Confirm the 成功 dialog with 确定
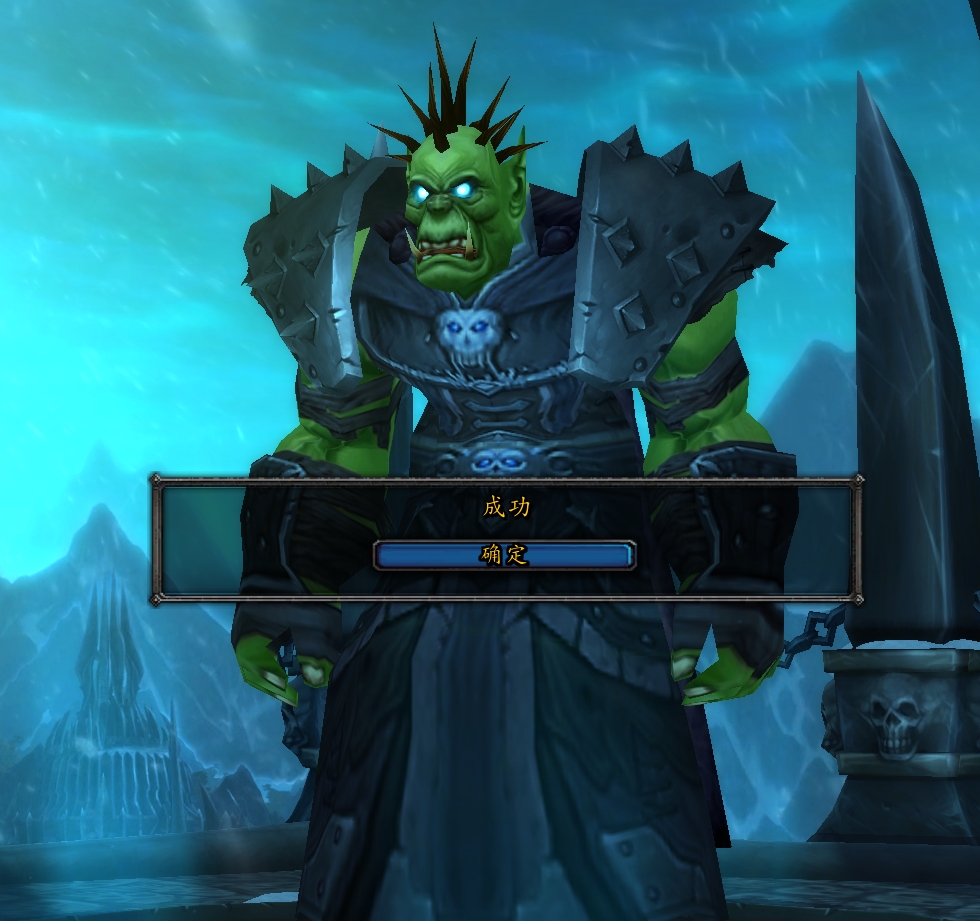The width and height of the screenshot is (980, 921). click(504, 555)
